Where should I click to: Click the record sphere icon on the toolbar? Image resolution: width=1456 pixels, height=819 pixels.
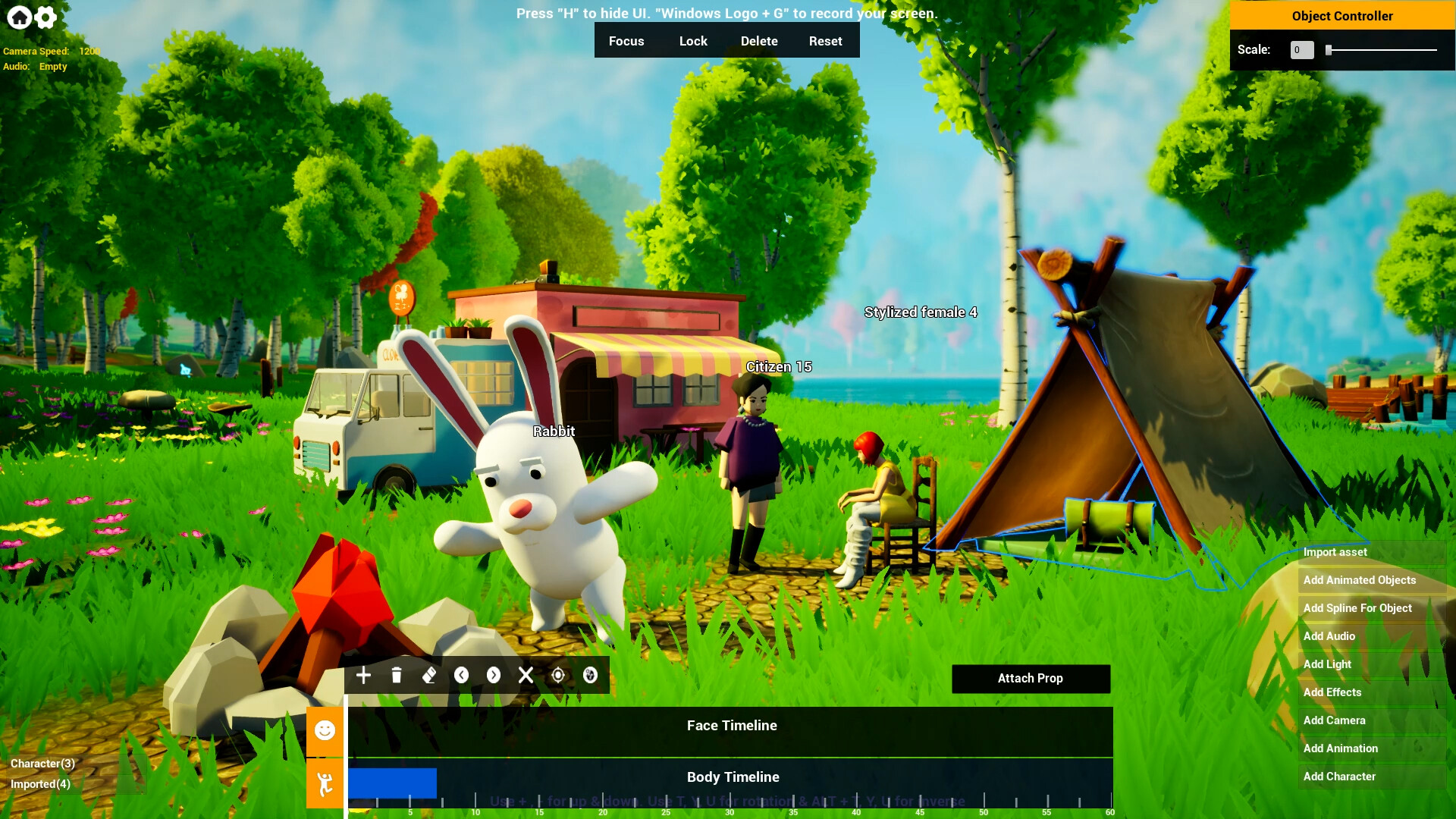(x=591, y=675)
